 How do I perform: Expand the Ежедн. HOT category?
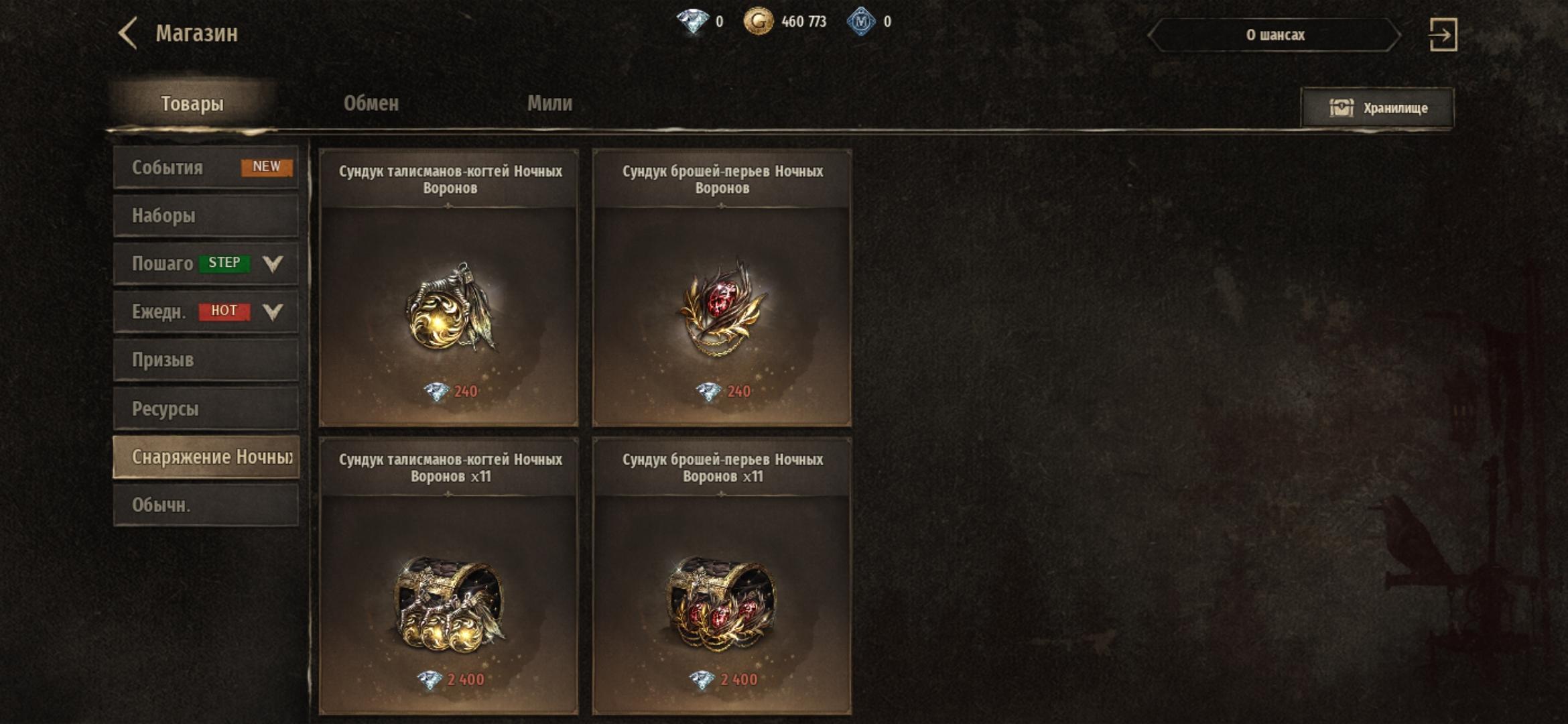coord(206,312)
